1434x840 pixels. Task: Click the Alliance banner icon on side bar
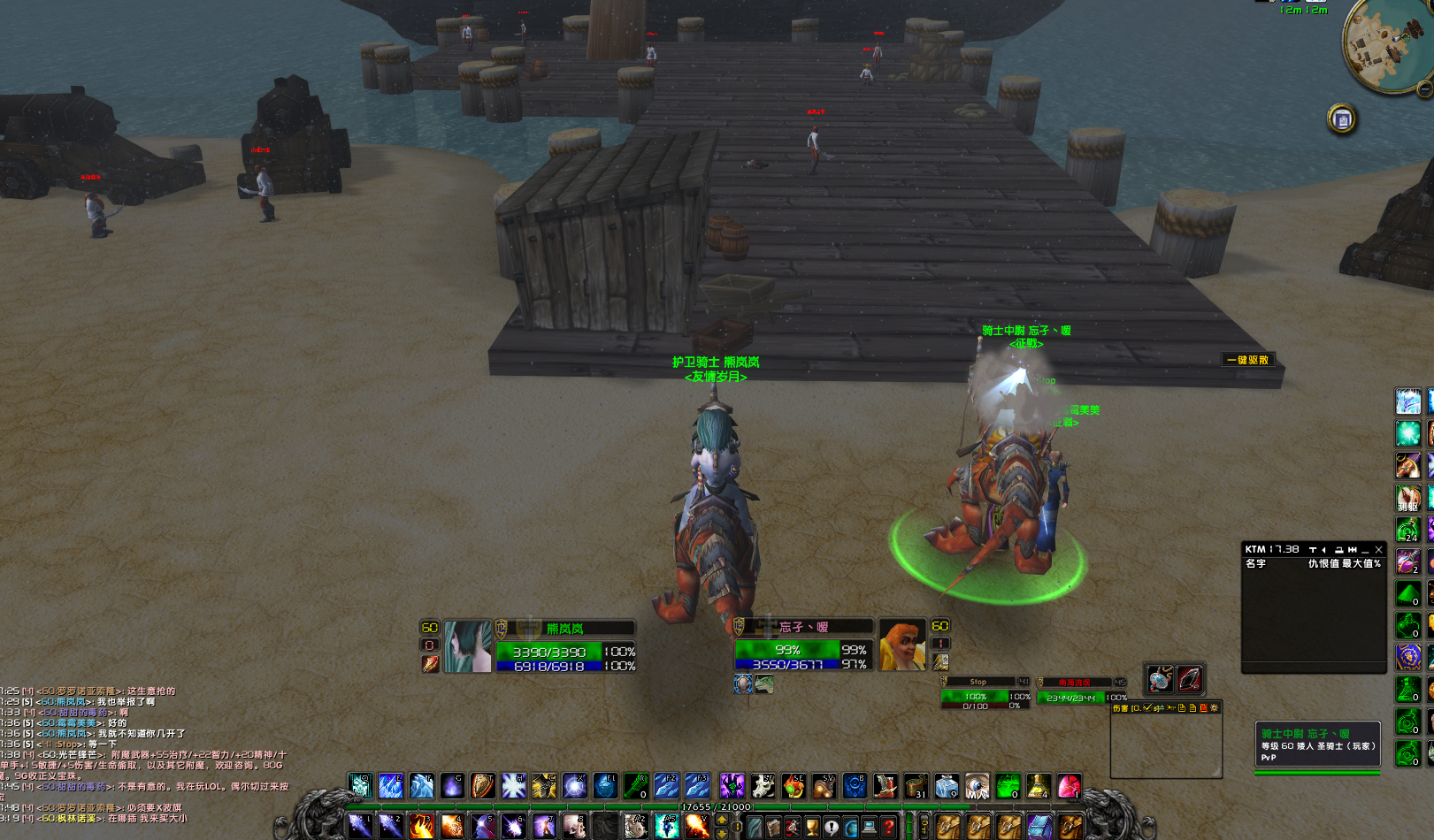pos(1407,657)
